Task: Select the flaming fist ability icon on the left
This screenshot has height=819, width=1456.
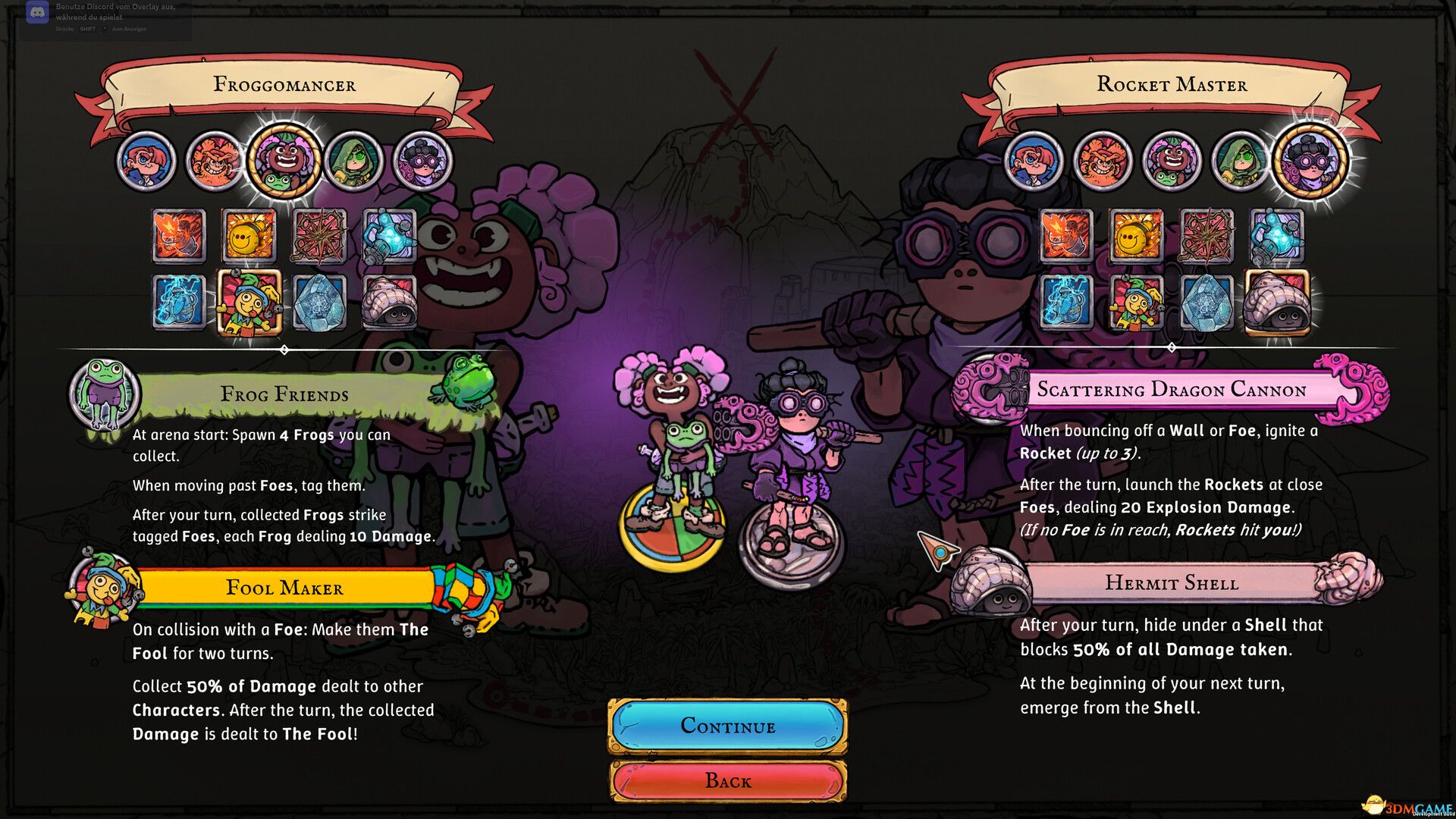Action: pyautogui.click(x=180, y=237)
